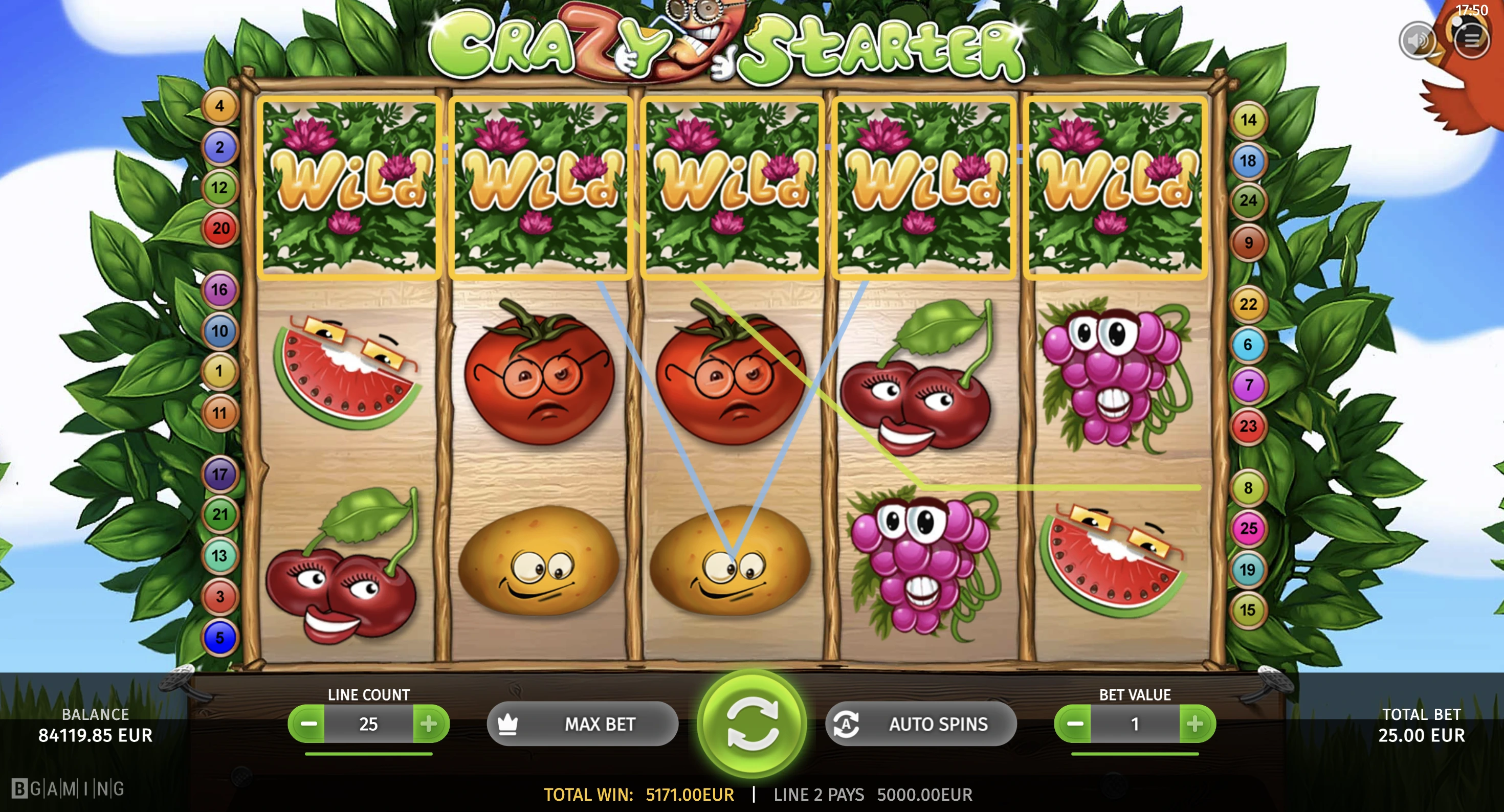Highlight payline 25 marker
This screenshot has height=812, width=1504.
(x=1248, y=528)
